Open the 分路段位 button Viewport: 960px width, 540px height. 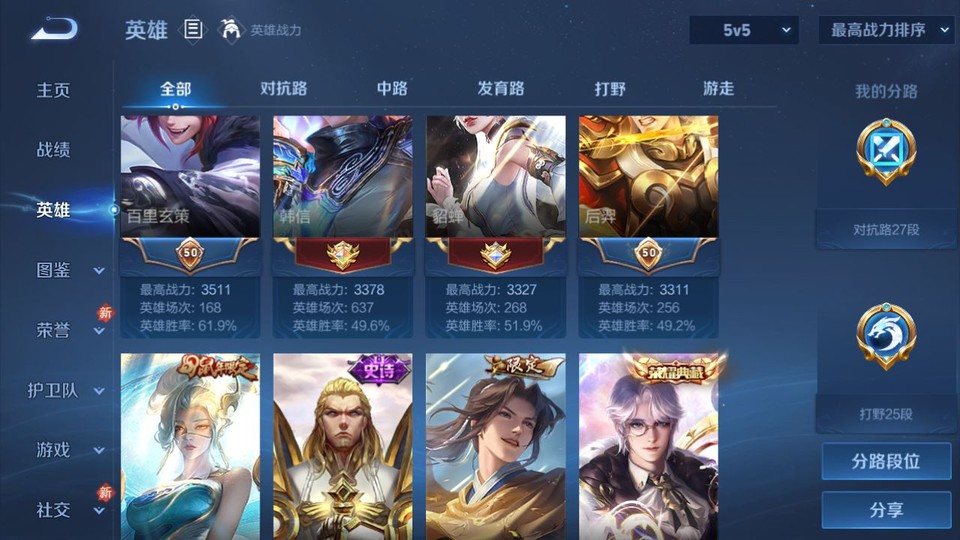click(886, 462)
